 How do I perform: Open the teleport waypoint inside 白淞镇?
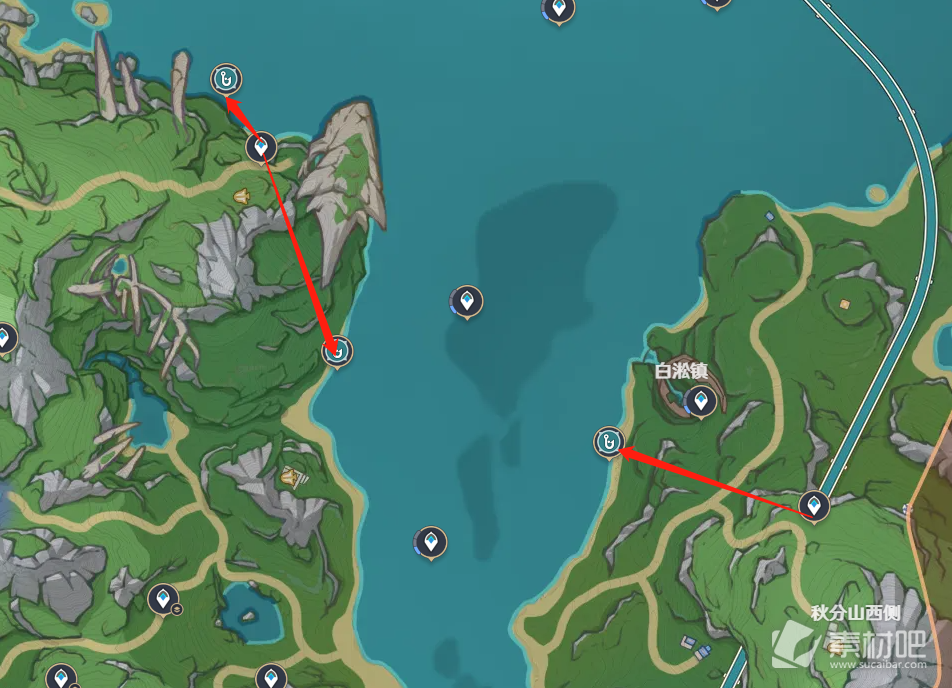pos(702,403)
